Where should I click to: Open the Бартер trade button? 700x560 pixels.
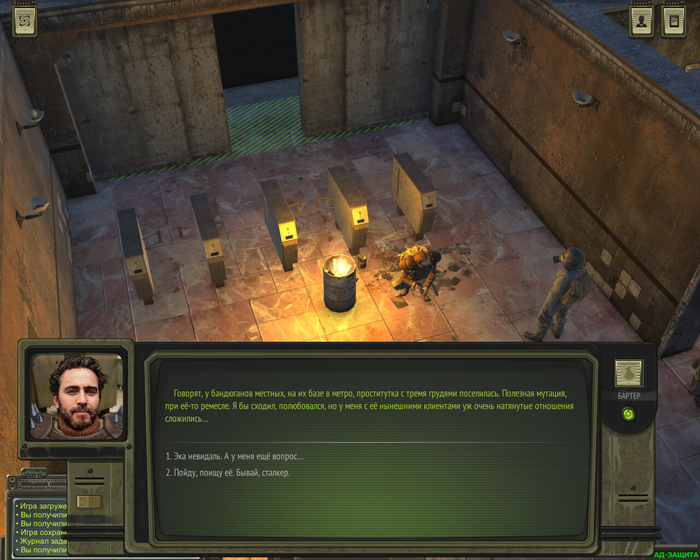pos(628,376)
